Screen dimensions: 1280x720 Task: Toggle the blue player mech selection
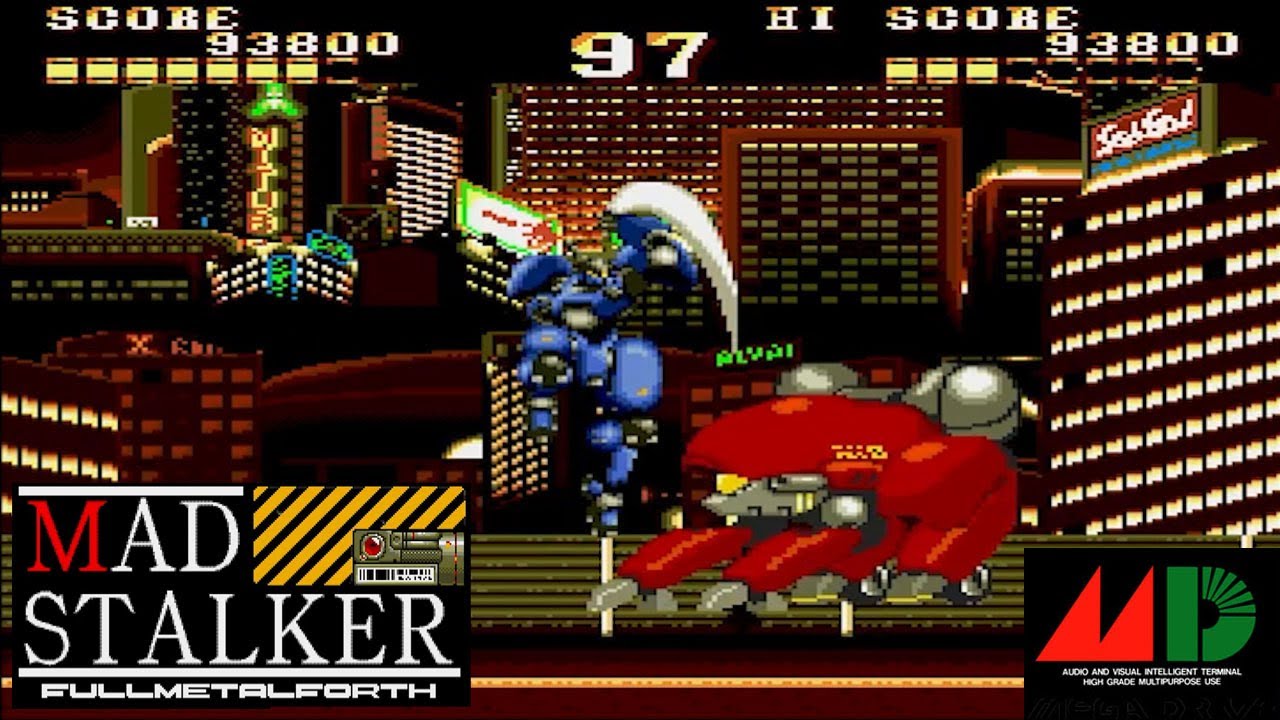coord(590,350)
